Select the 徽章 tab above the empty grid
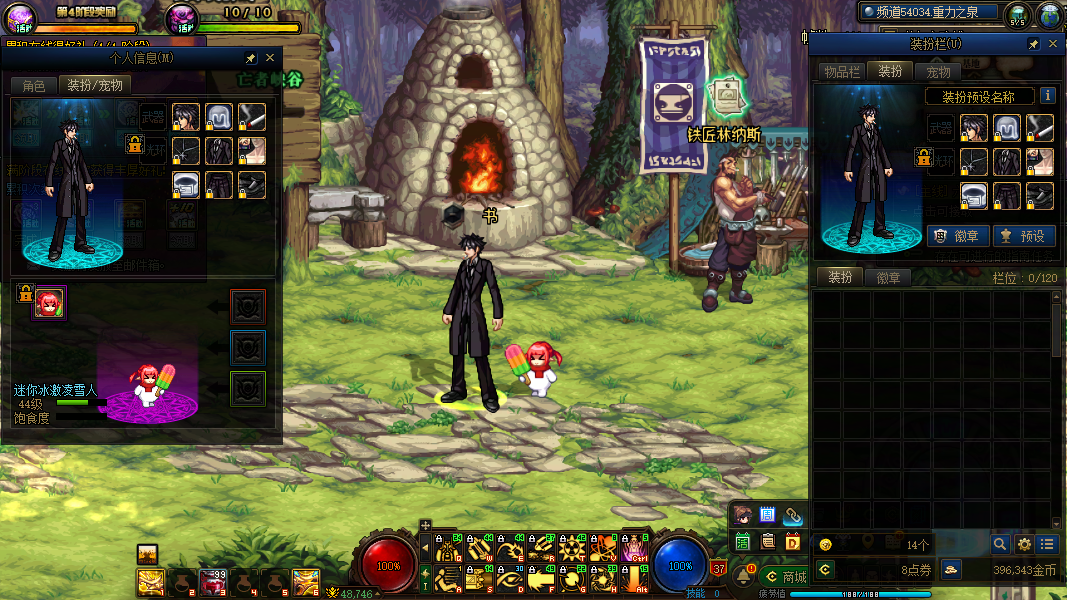Screen dimensions: 1067x600 coord(888,278)
